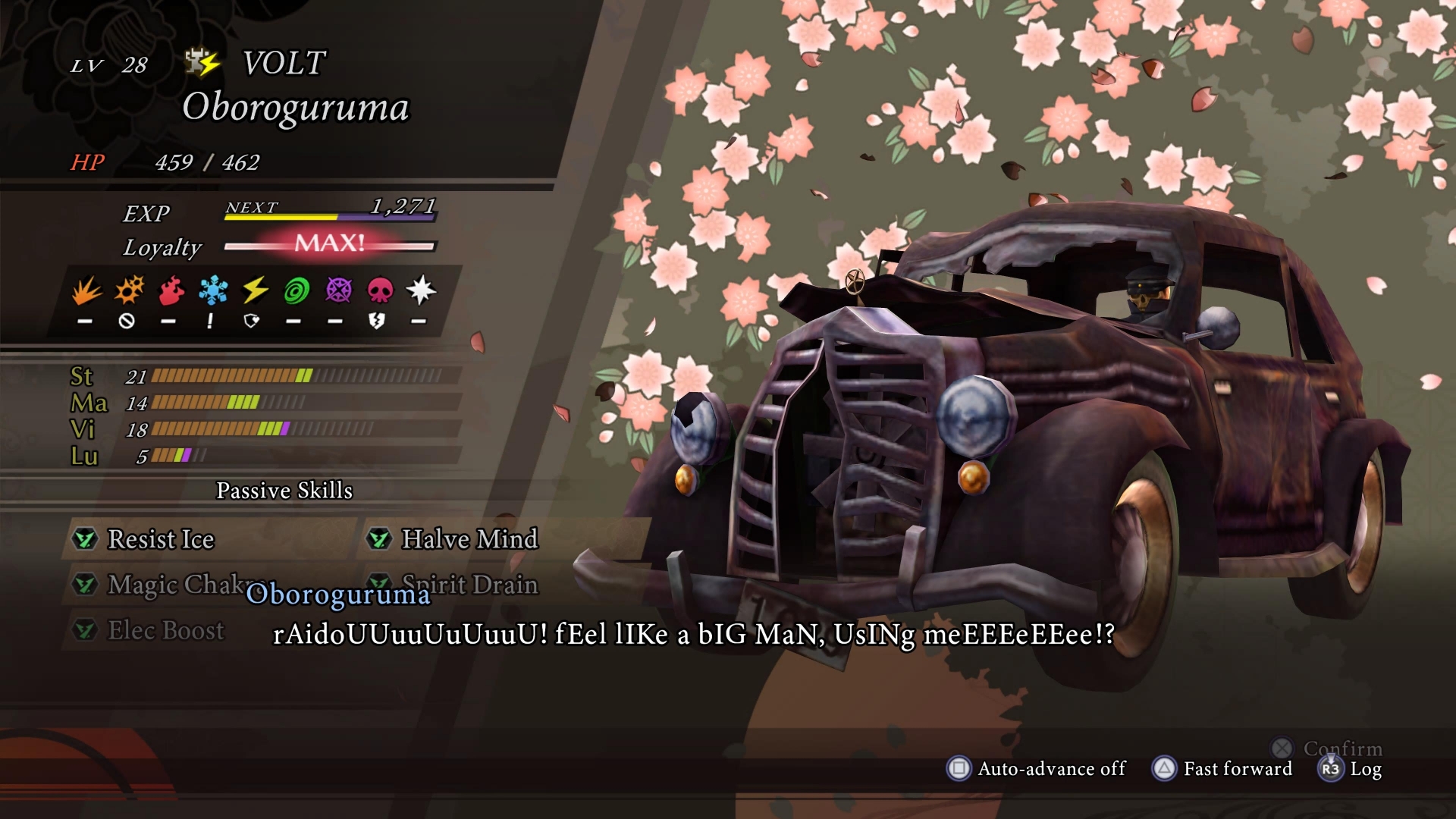Click the fire affinity icon

coord(171,290)
